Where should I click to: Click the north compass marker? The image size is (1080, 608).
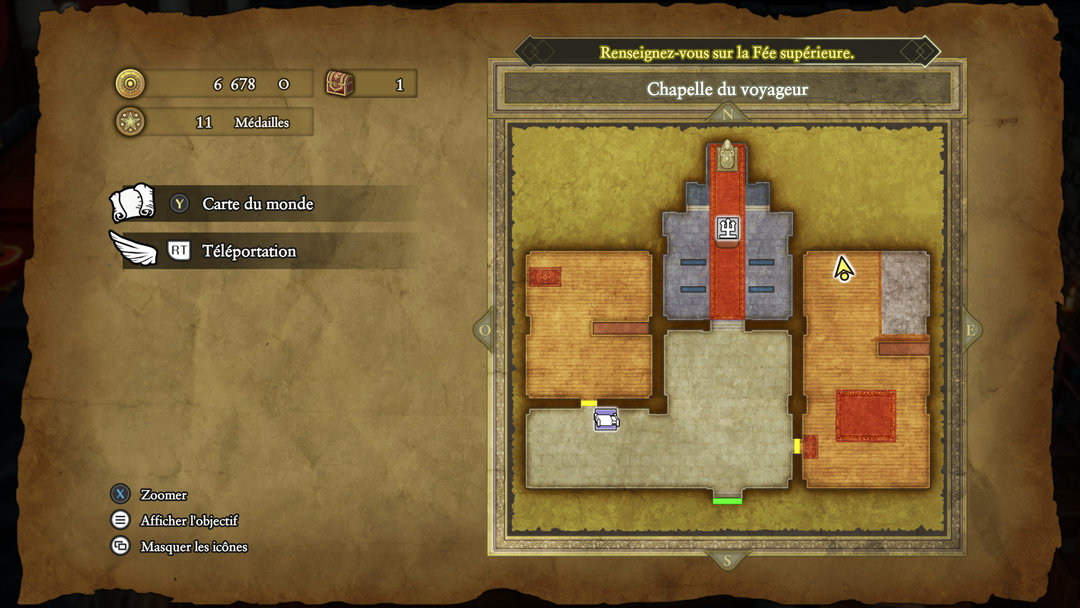tap(727, 115)
